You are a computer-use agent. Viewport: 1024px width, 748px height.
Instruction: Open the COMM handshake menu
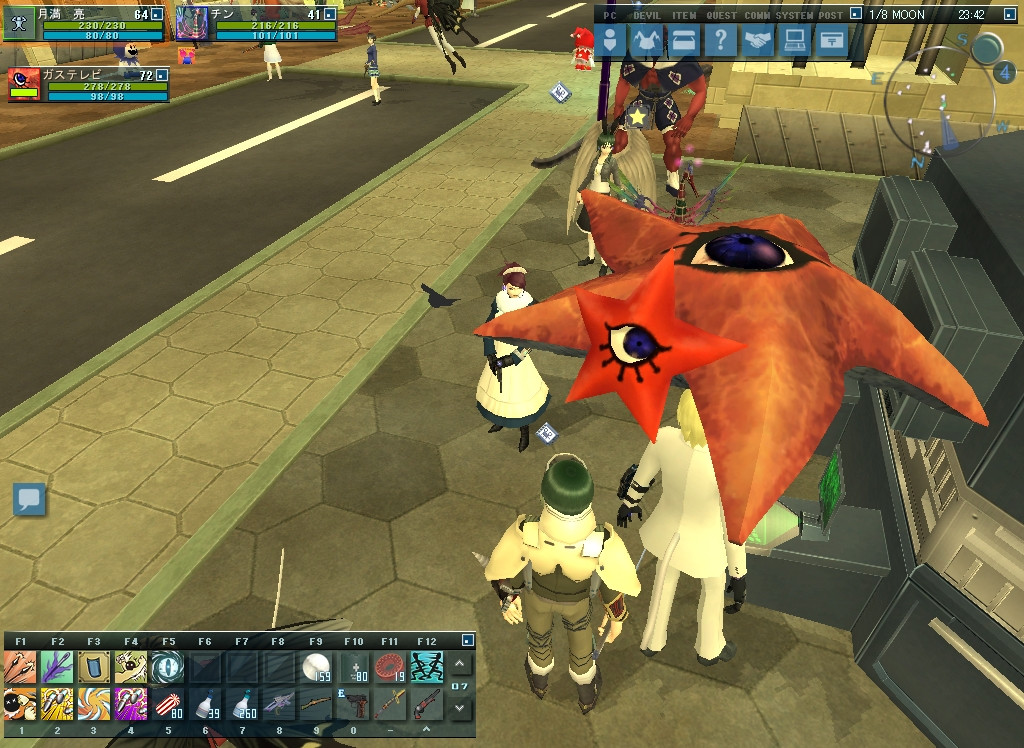point(758,41)
